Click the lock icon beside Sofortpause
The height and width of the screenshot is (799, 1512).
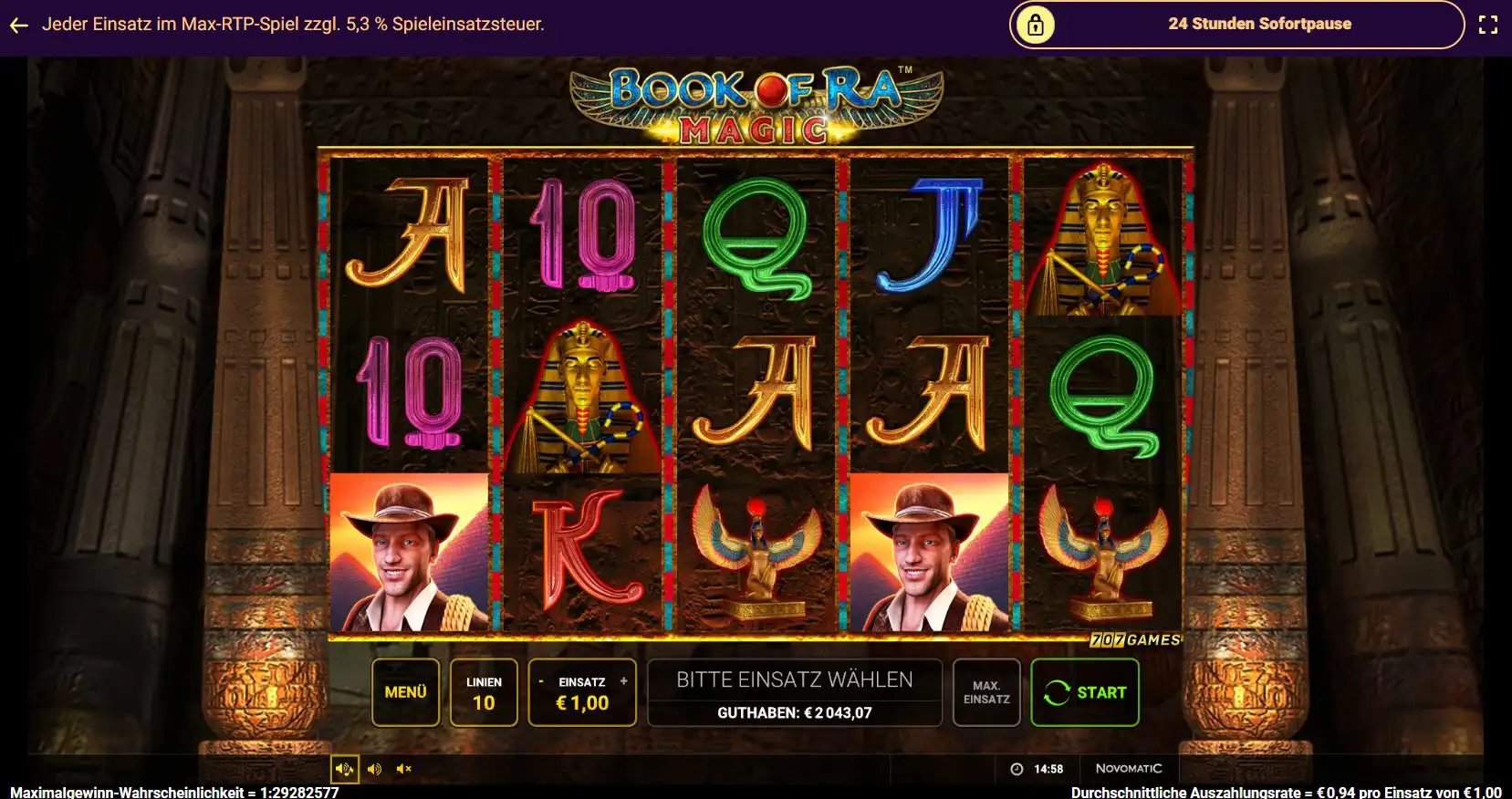click(x=1036, y=25)
